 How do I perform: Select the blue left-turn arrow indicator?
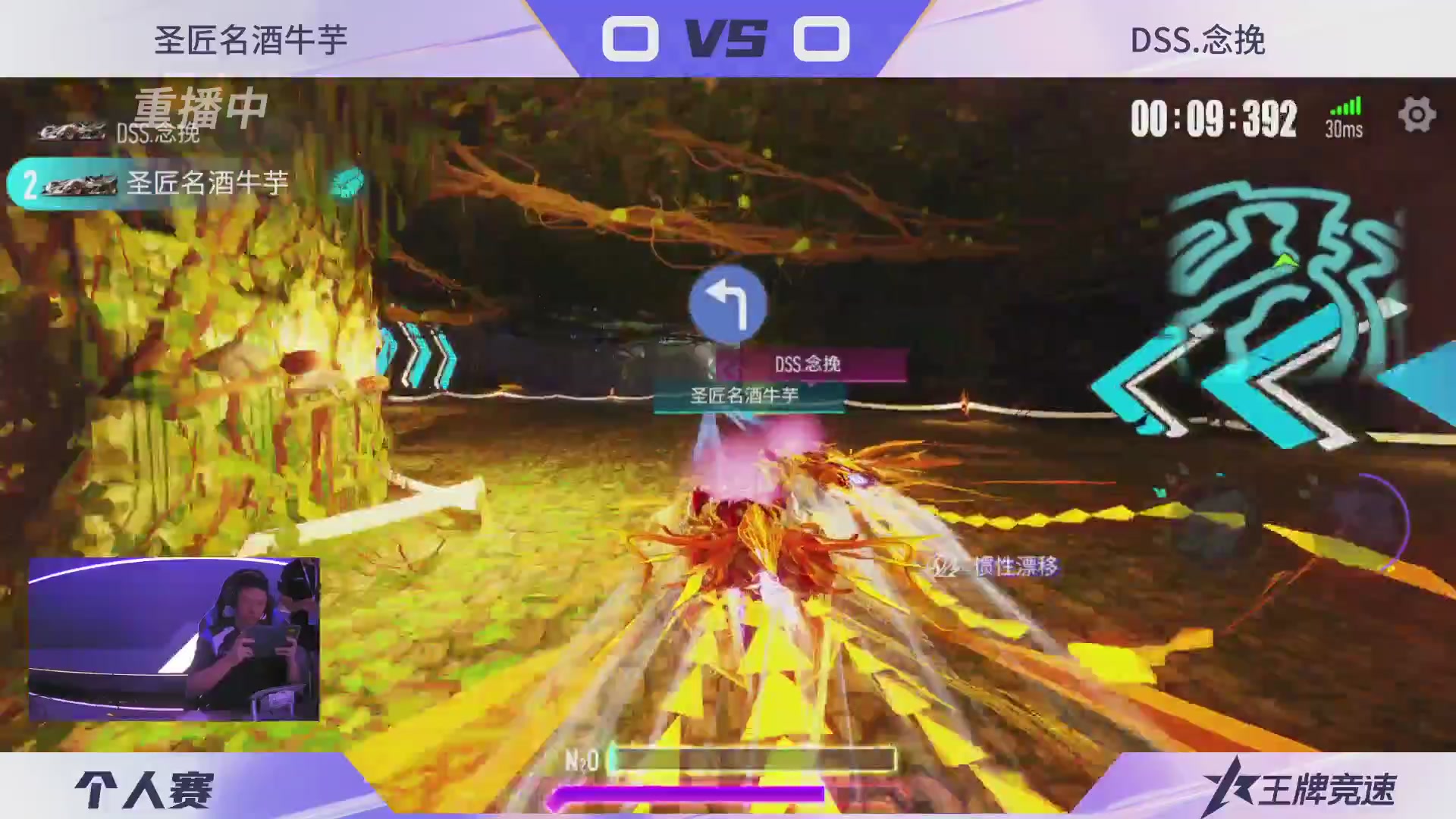[x=728, y=303]
